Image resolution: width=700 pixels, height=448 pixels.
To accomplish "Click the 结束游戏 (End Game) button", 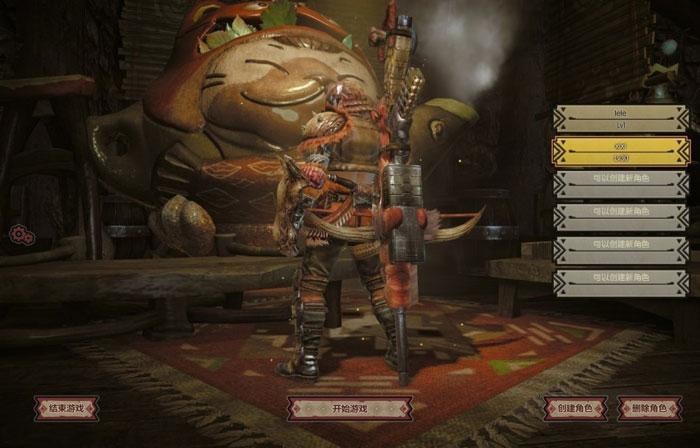I will tap(66, 408).
